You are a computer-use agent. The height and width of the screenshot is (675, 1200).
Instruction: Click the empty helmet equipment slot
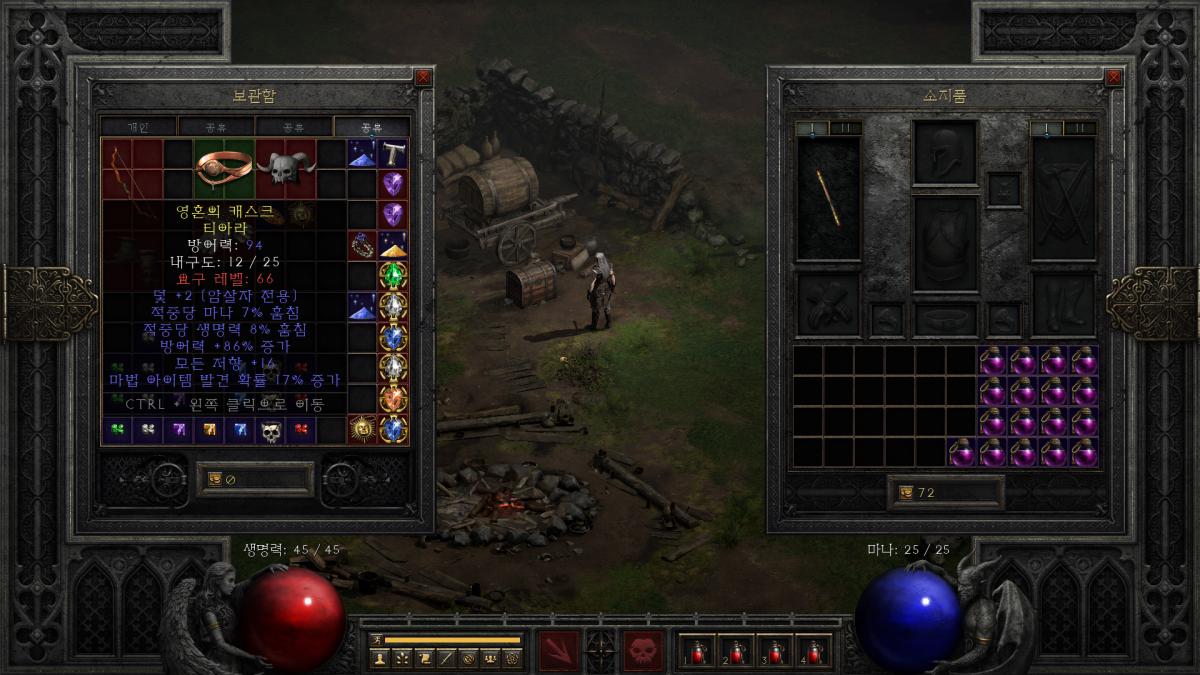pos(945,152)
